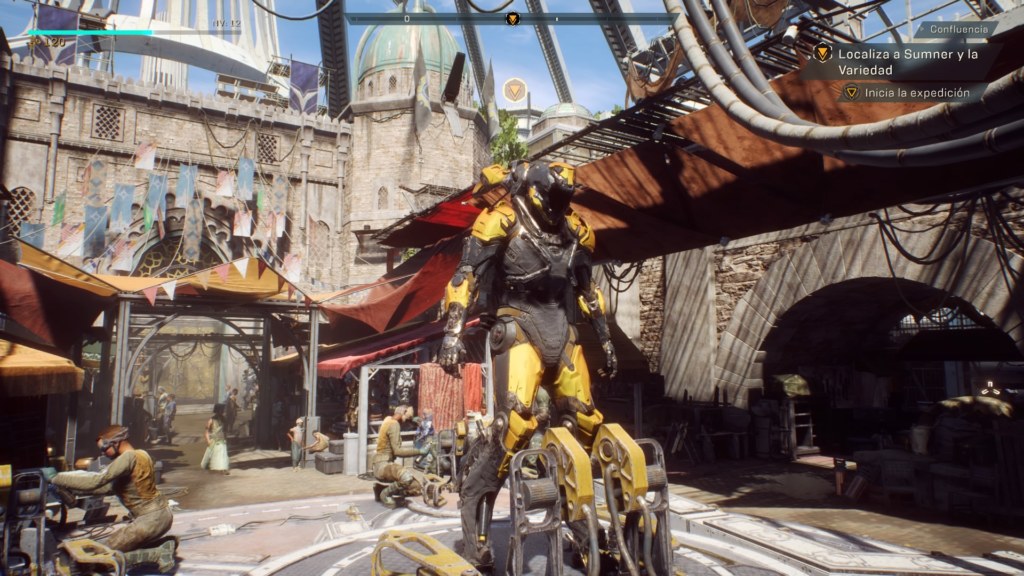Click the circular orange waypoint marker
This screenshot has height=576, width=1024.
(515, 91)
